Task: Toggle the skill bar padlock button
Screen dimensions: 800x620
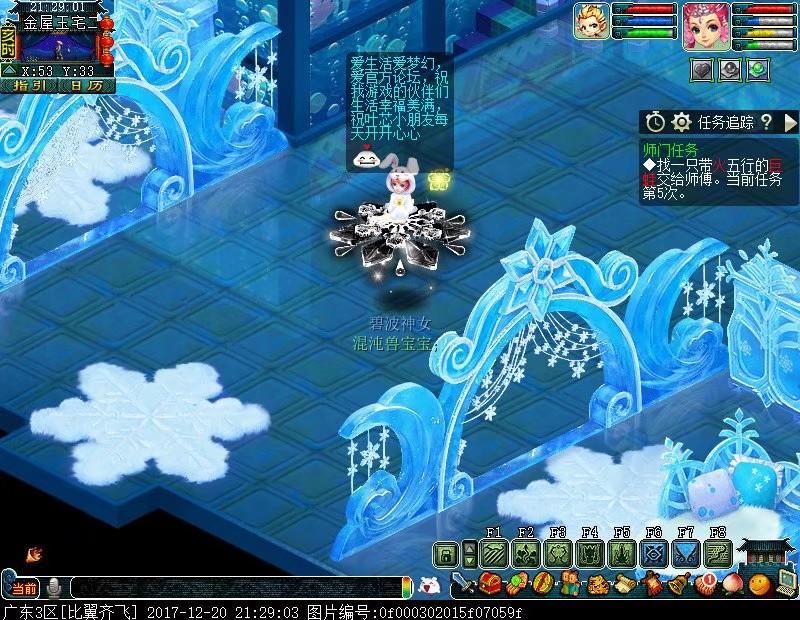Action: pyautogui.click(x=445, y=554)
